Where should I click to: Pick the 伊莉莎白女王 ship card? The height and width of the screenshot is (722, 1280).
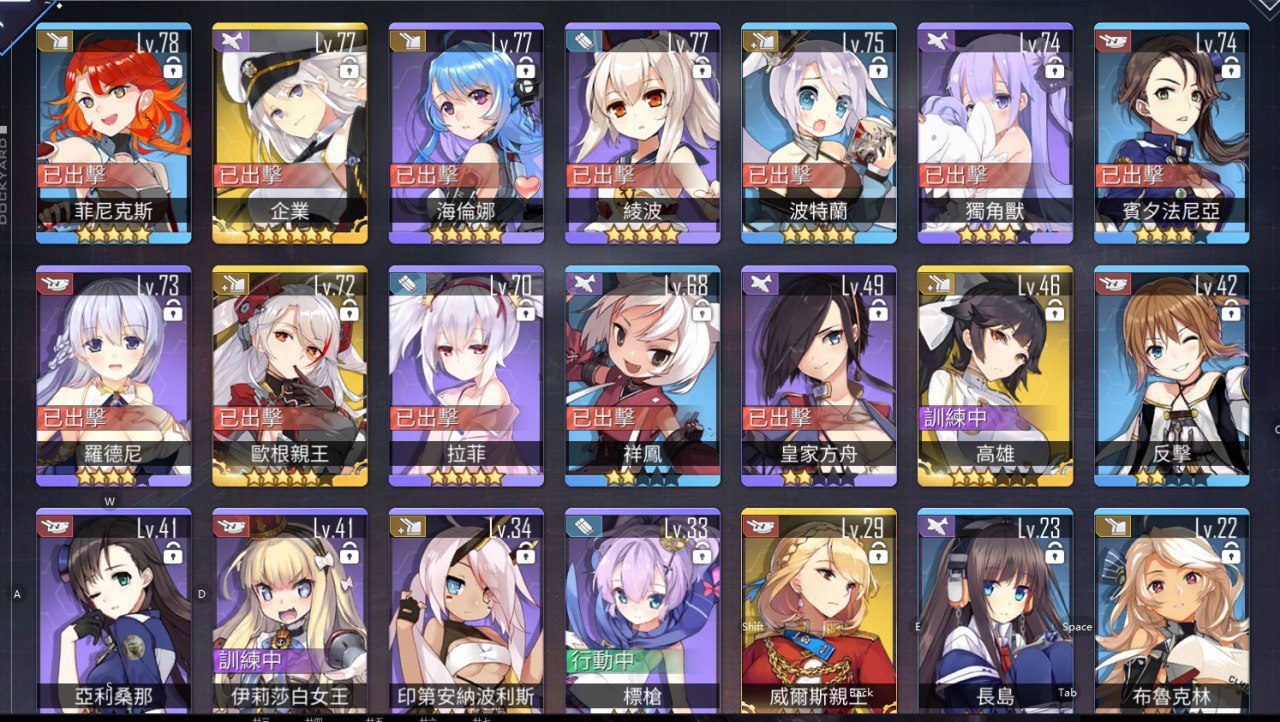(290, 610)
